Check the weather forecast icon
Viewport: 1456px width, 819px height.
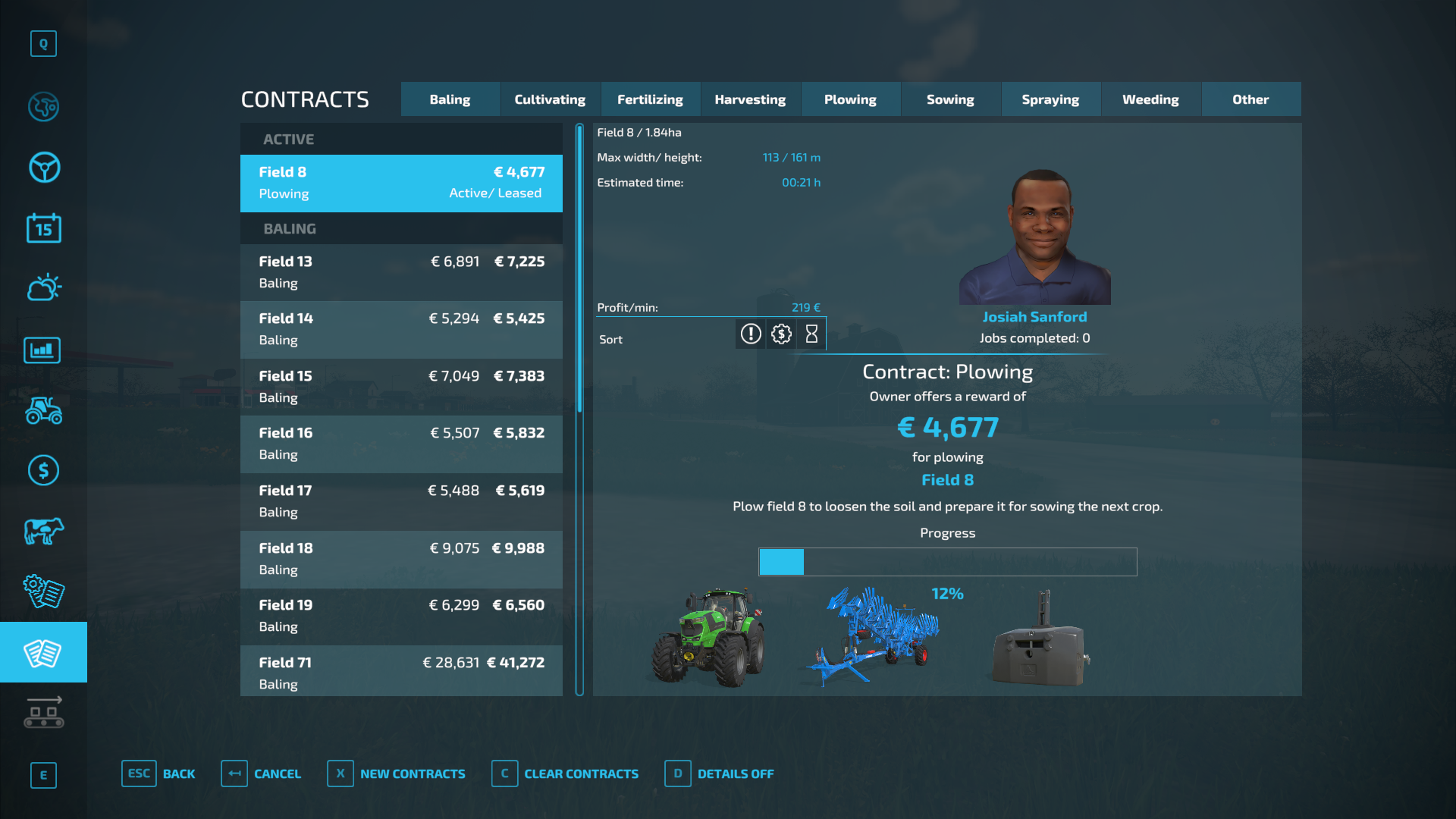43,288
